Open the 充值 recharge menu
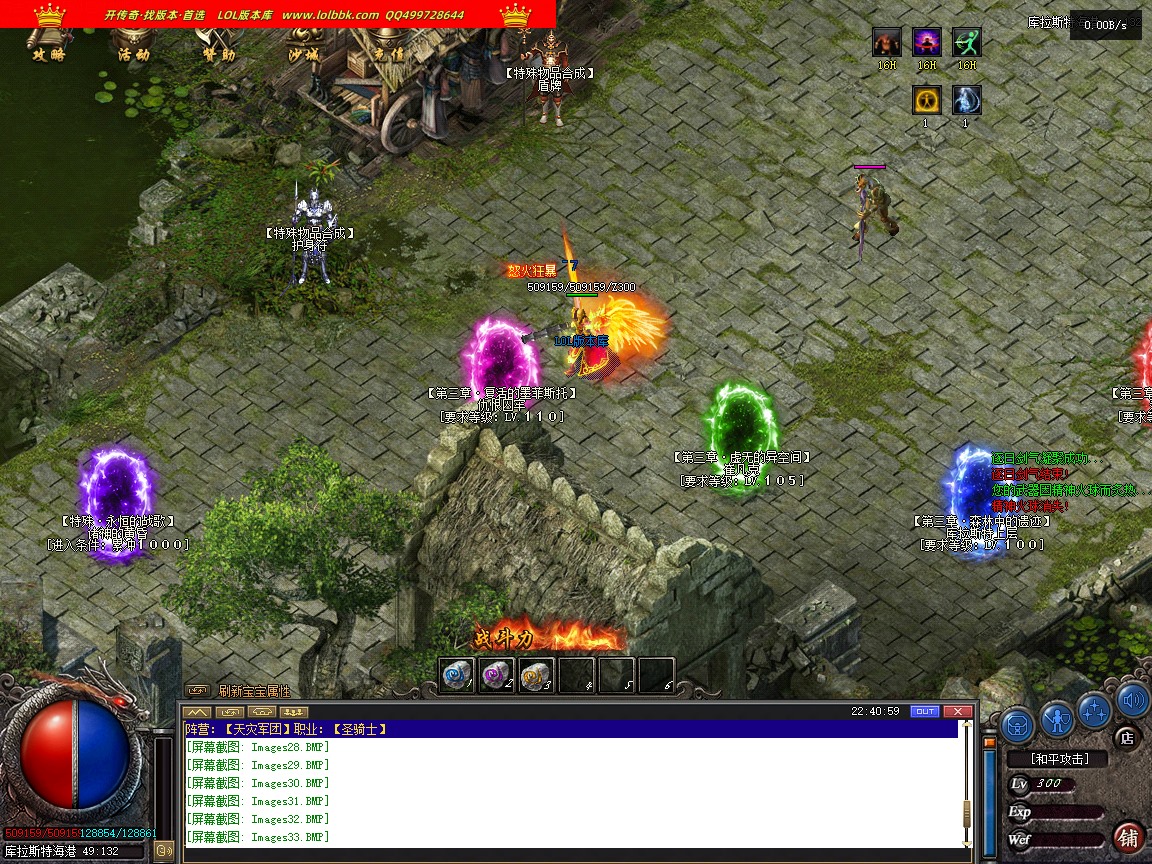1152x864 pixels. point(388,55)
